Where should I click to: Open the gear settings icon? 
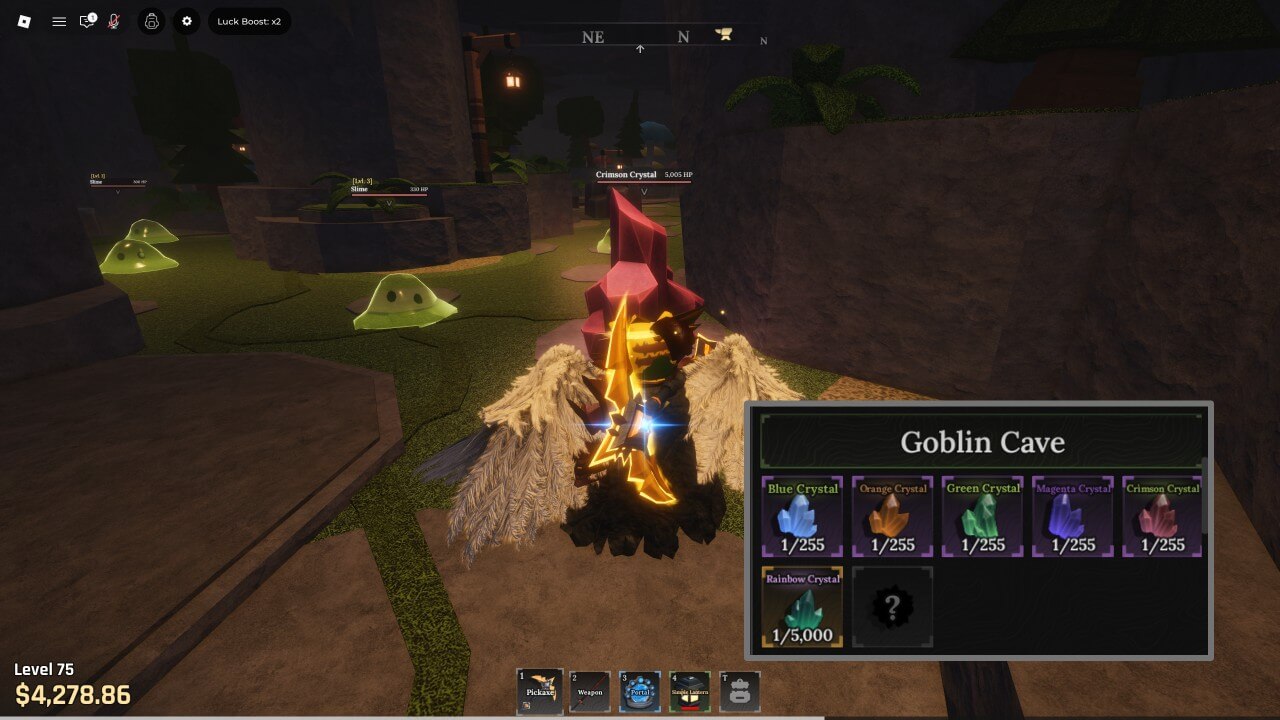pos(187,21)
